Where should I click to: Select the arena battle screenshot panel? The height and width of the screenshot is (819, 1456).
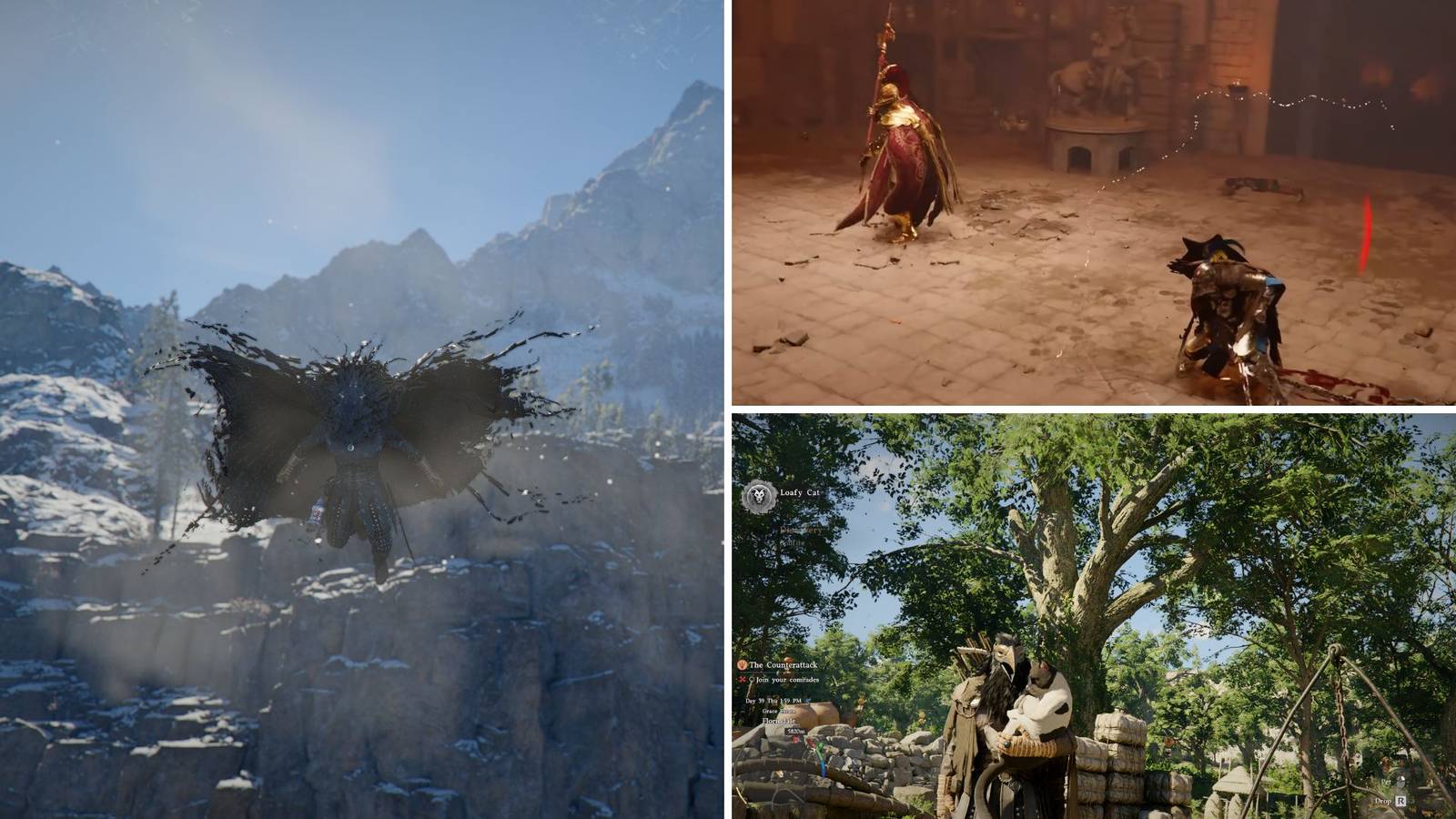click(x=1092, y=200)
